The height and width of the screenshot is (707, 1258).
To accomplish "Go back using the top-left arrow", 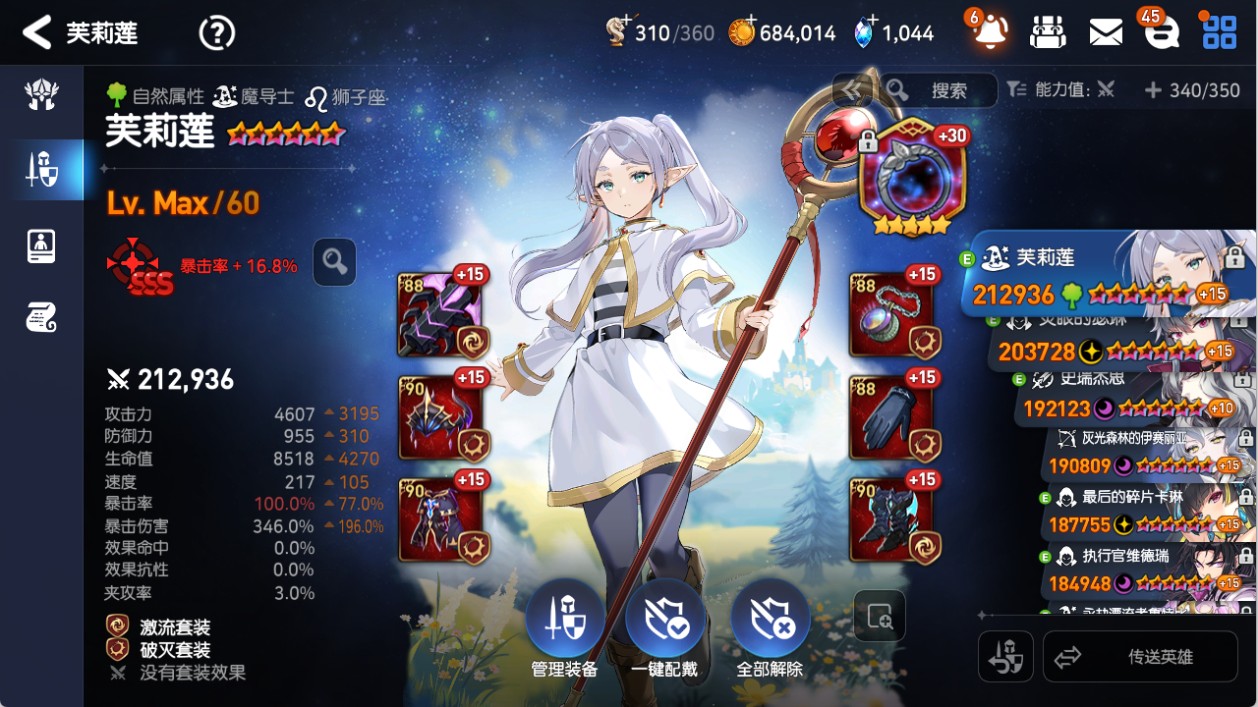I will pos(37,33).
